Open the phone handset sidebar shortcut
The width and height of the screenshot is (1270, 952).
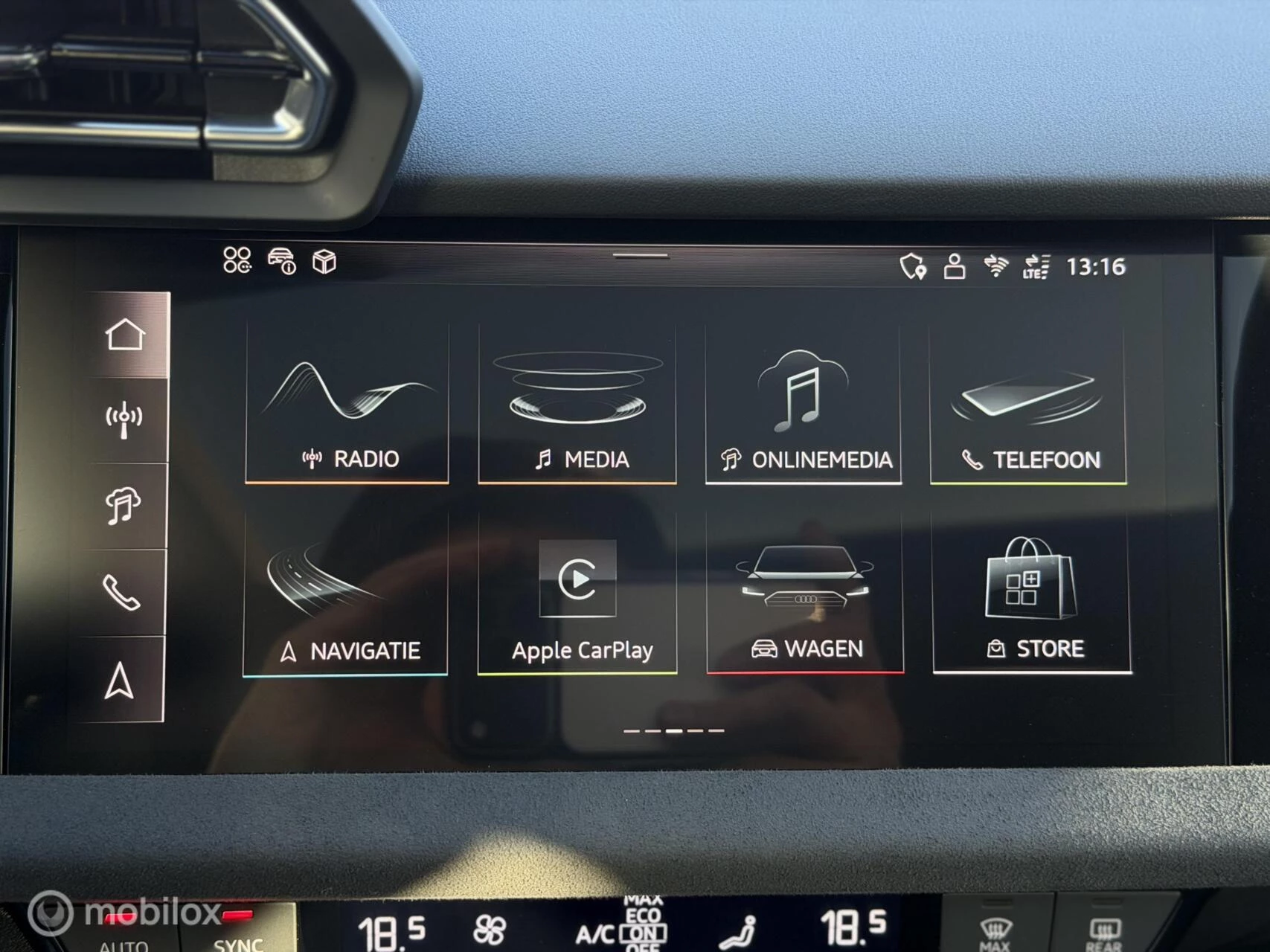pos(121,593)
